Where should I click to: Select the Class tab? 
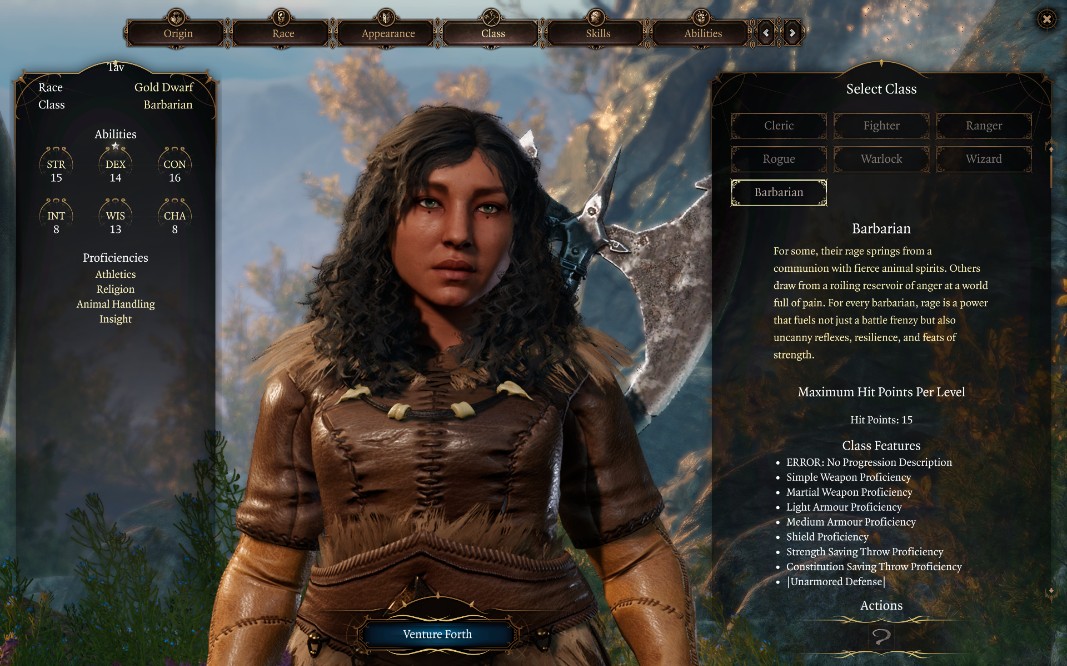(x=493, y=33)
